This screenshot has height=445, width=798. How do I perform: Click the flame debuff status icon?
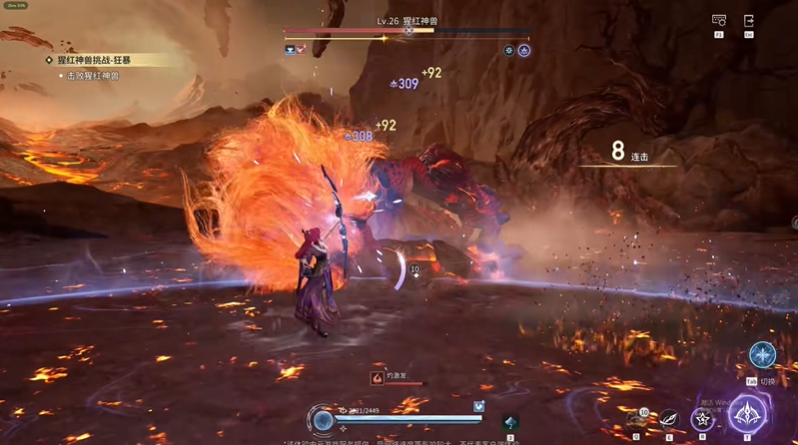pyautogui.click(x=377, y=378)
